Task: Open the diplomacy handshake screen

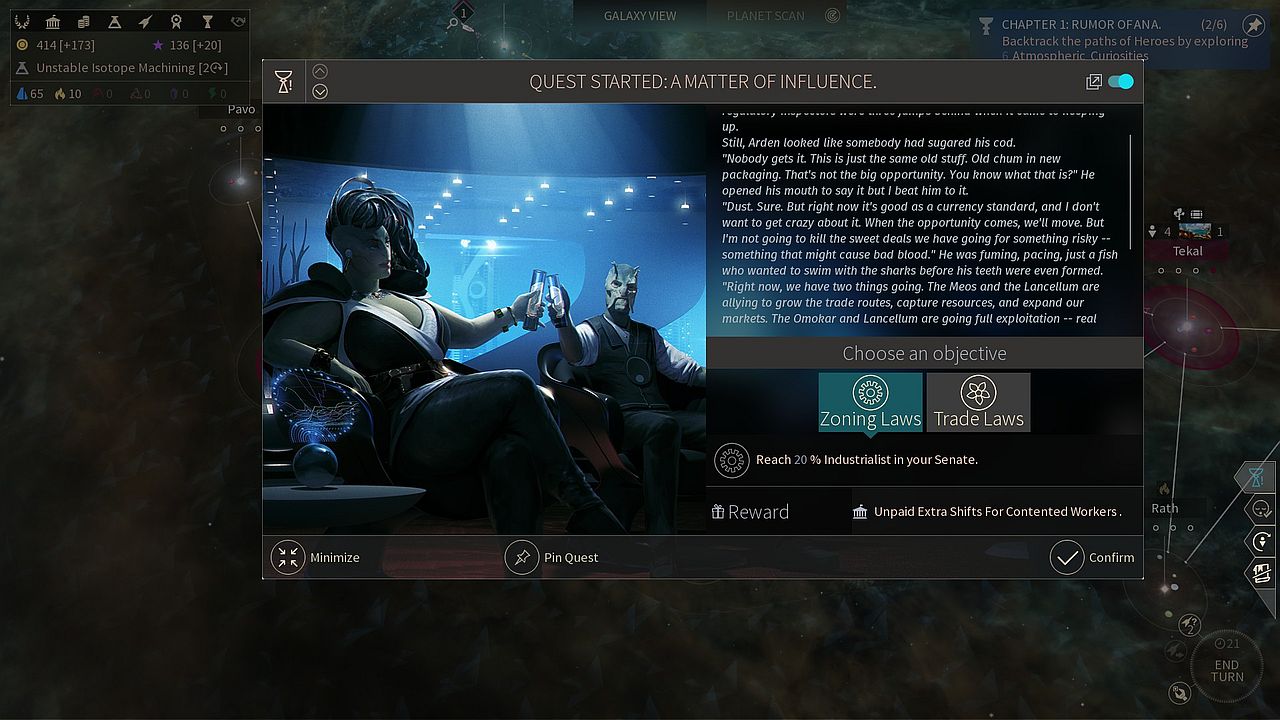Action: coord(238,22)
